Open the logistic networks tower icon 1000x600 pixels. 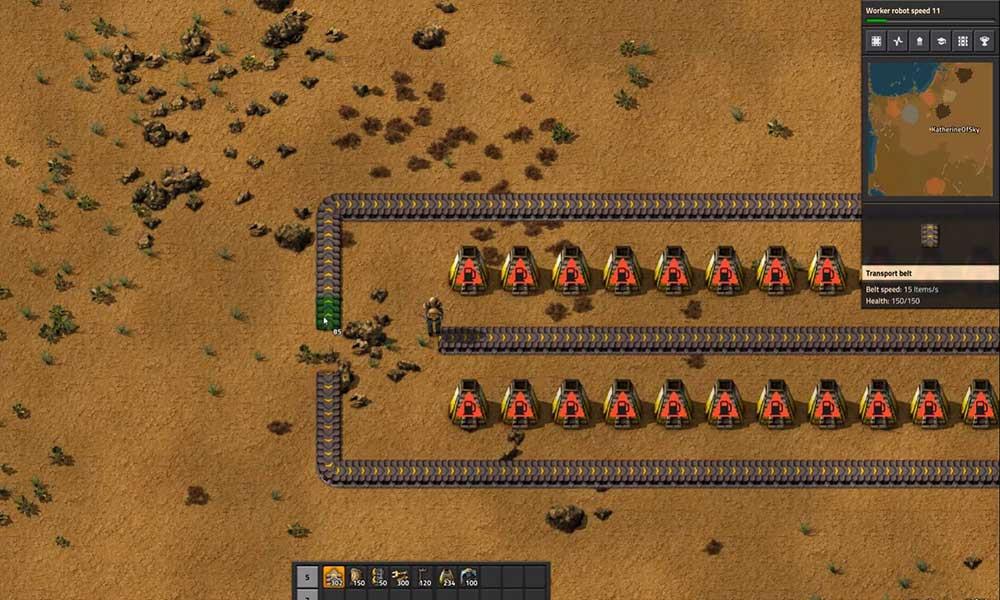pos(919,41)
